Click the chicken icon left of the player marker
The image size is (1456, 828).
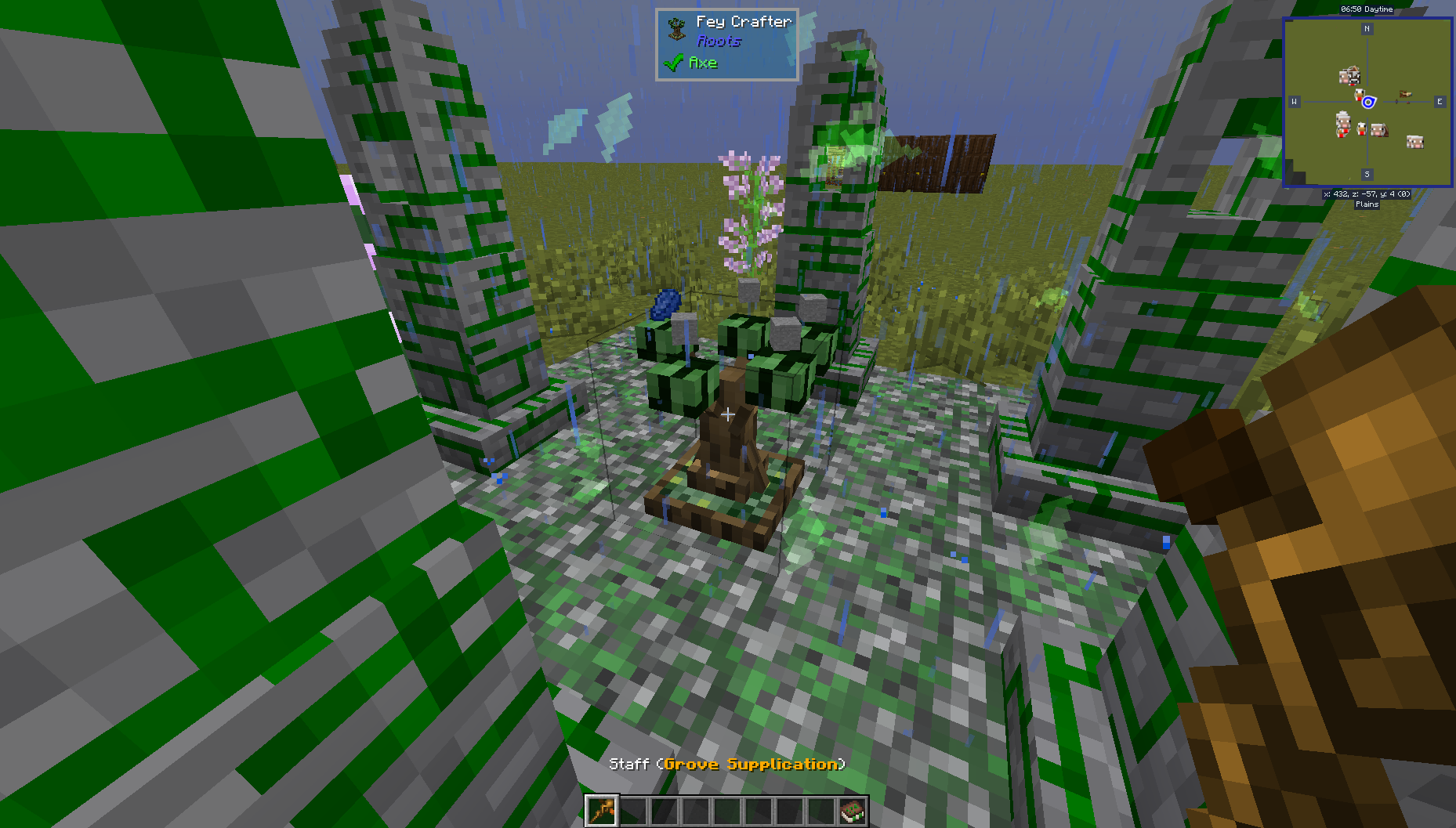[1360, 95]
